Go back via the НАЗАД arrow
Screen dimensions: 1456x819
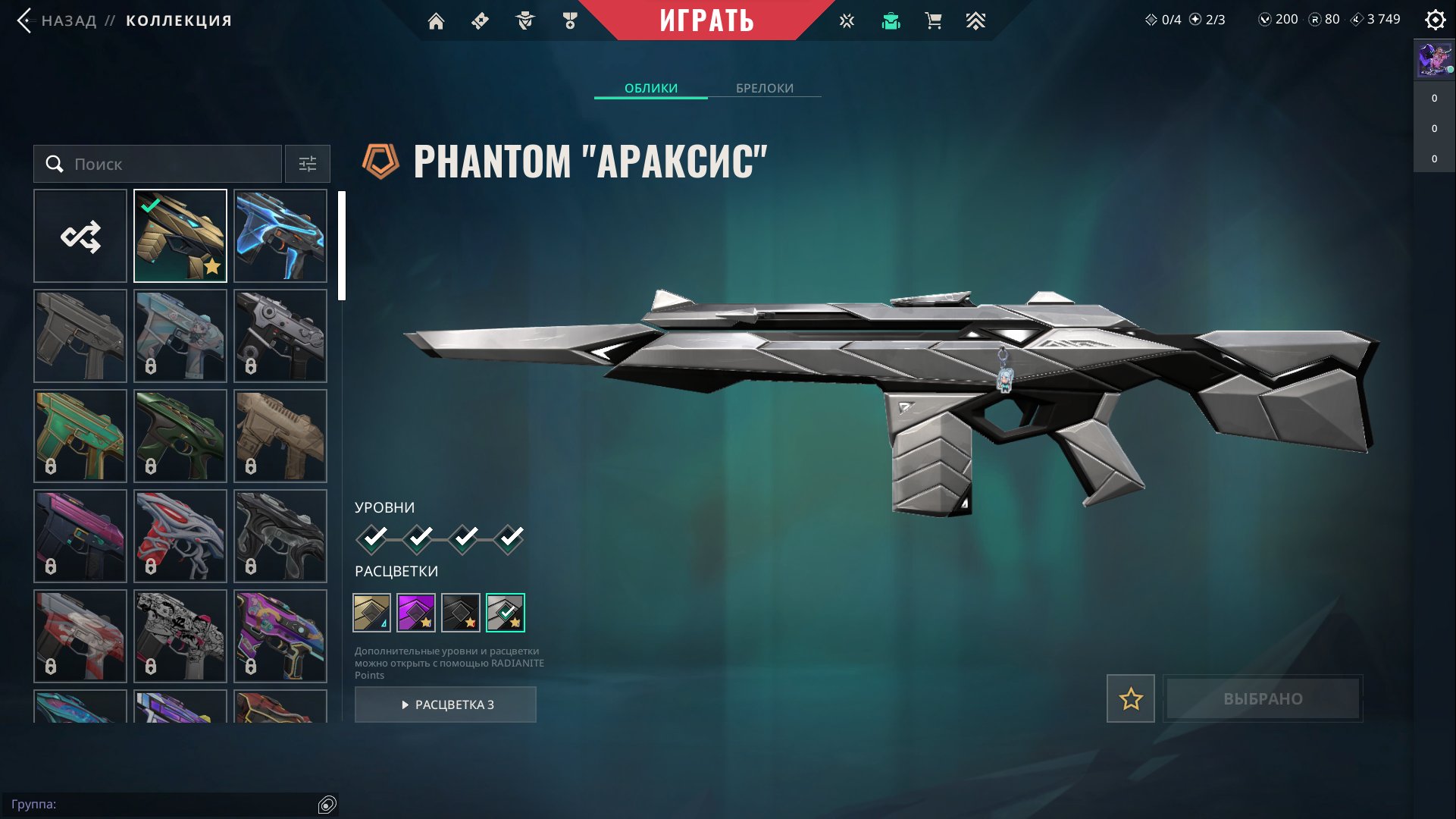tap(25, 20)
